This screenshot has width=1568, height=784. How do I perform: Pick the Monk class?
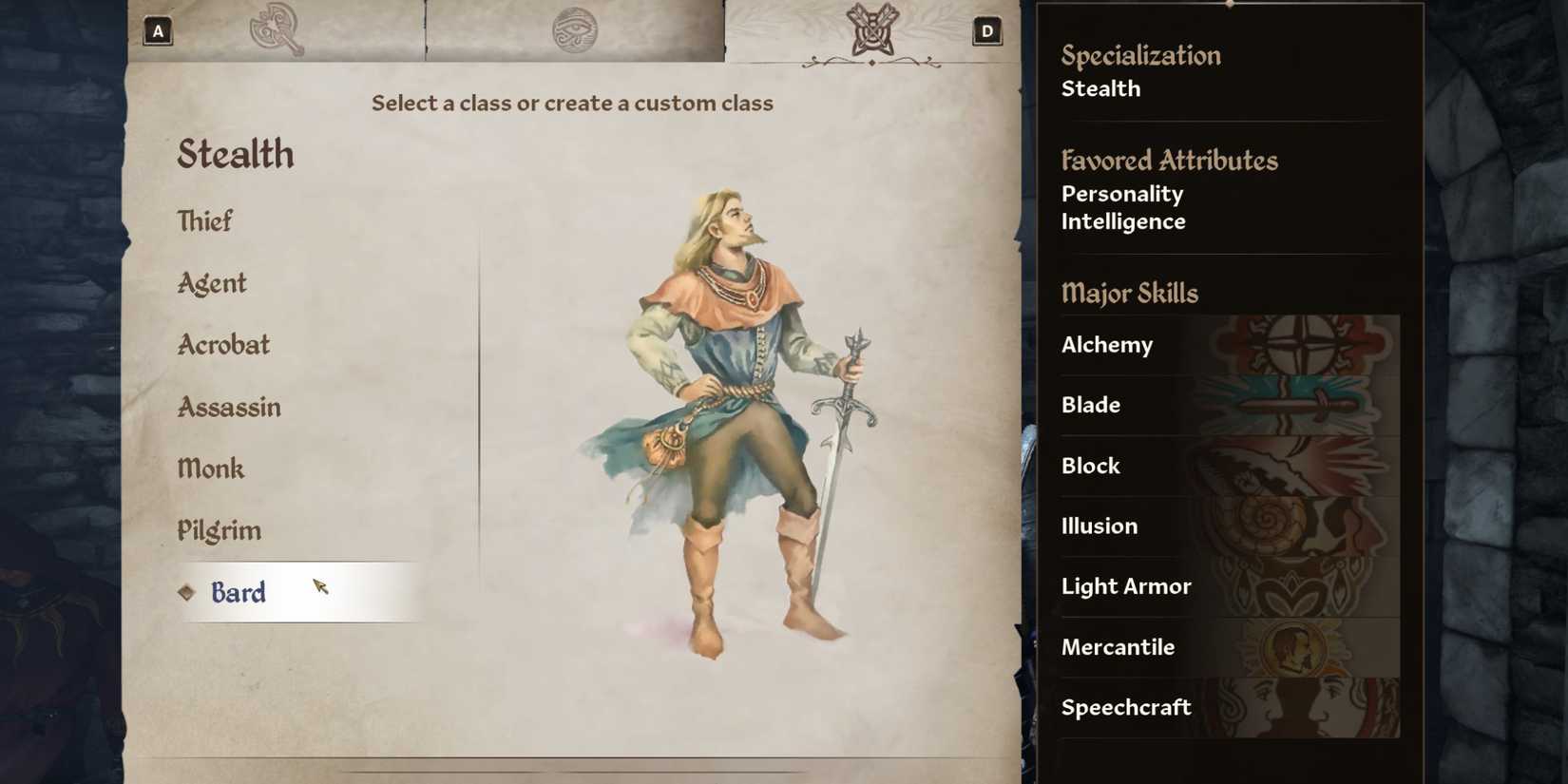[211, 468]
